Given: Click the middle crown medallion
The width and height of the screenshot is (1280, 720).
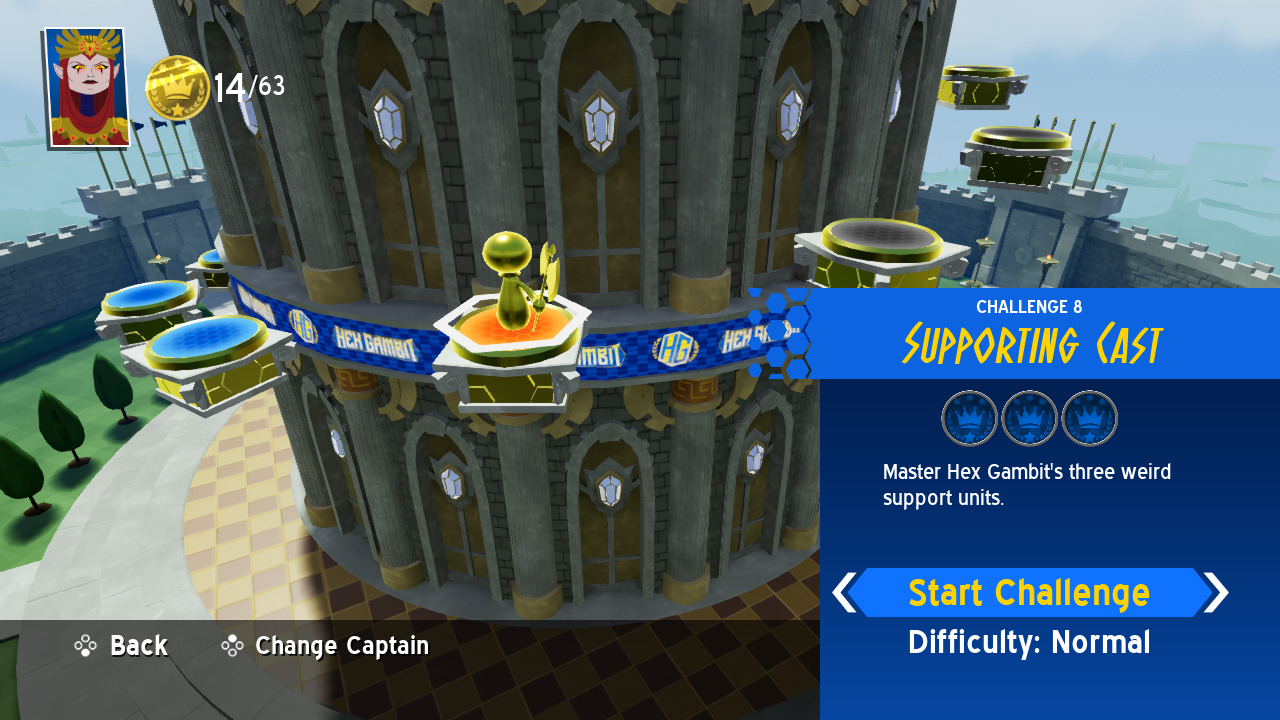Looking at the screenshot, I should 1029,417.
